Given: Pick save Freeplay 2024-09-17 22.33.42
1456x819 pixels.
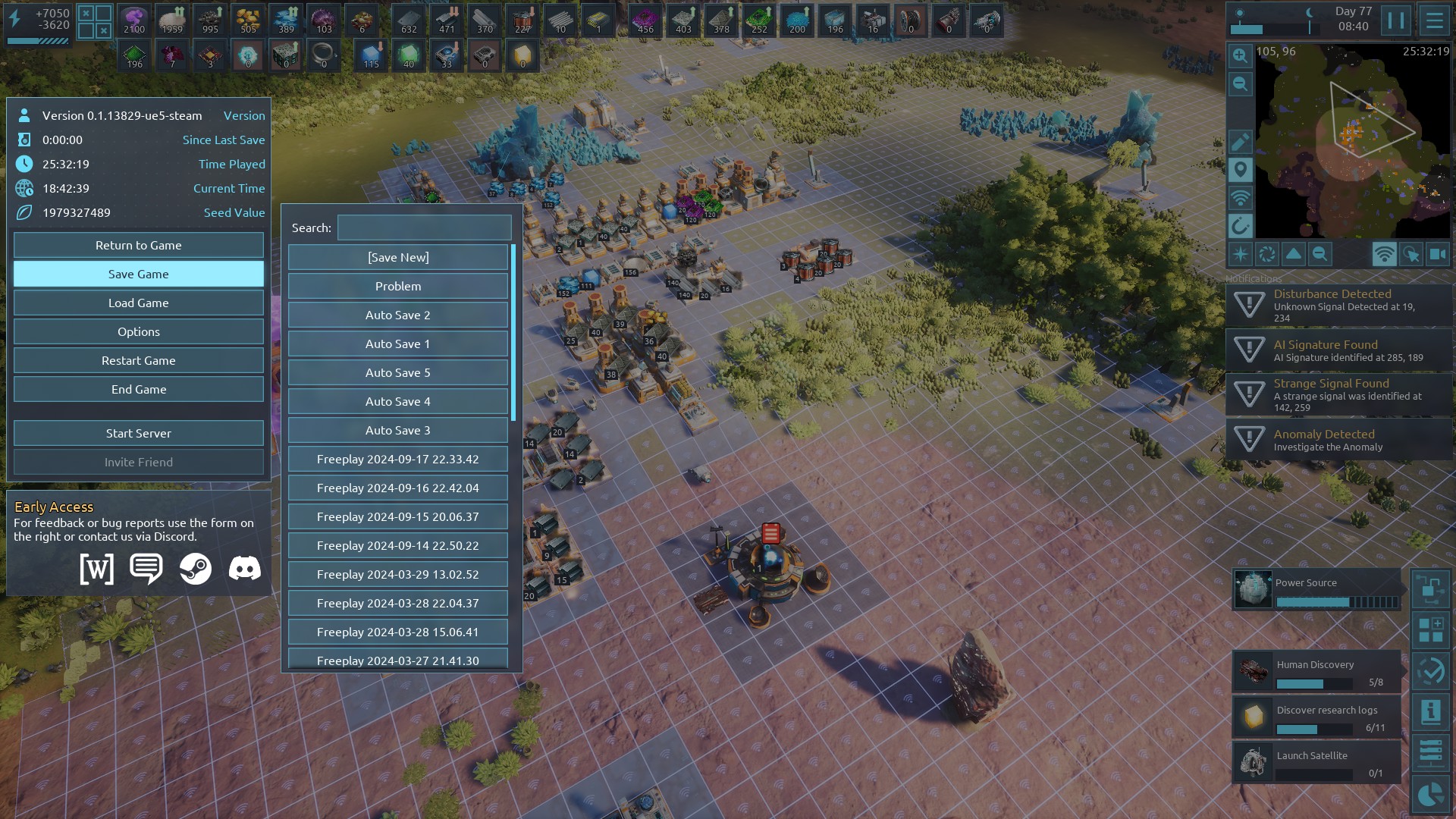Looking at the screenshot, I should [x=397, y=459].
